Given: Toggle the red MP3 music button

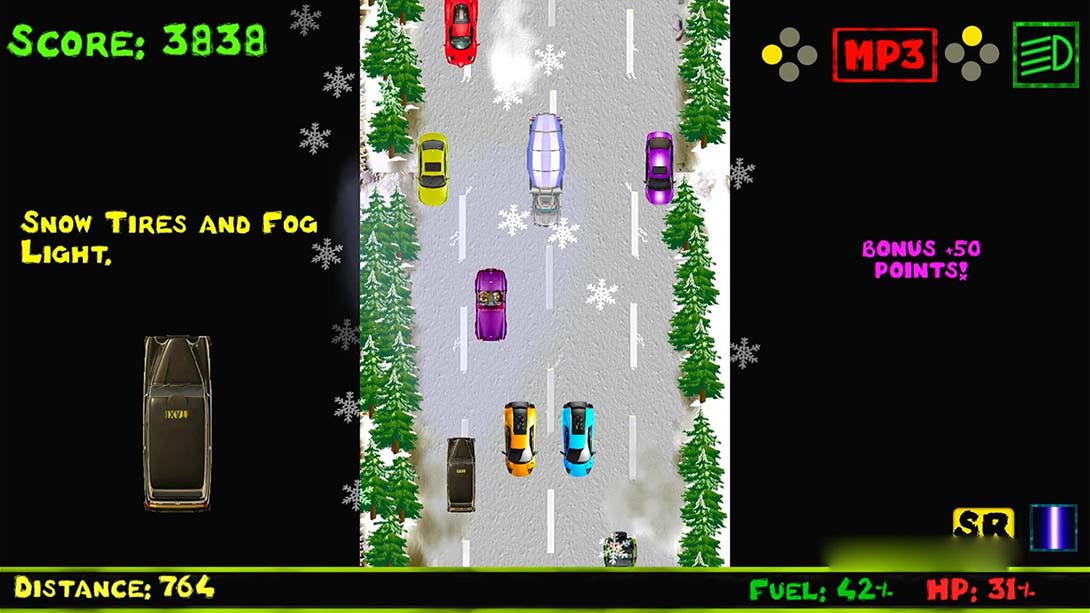Looking at the screenshot, I should click(x=884, y=55).
